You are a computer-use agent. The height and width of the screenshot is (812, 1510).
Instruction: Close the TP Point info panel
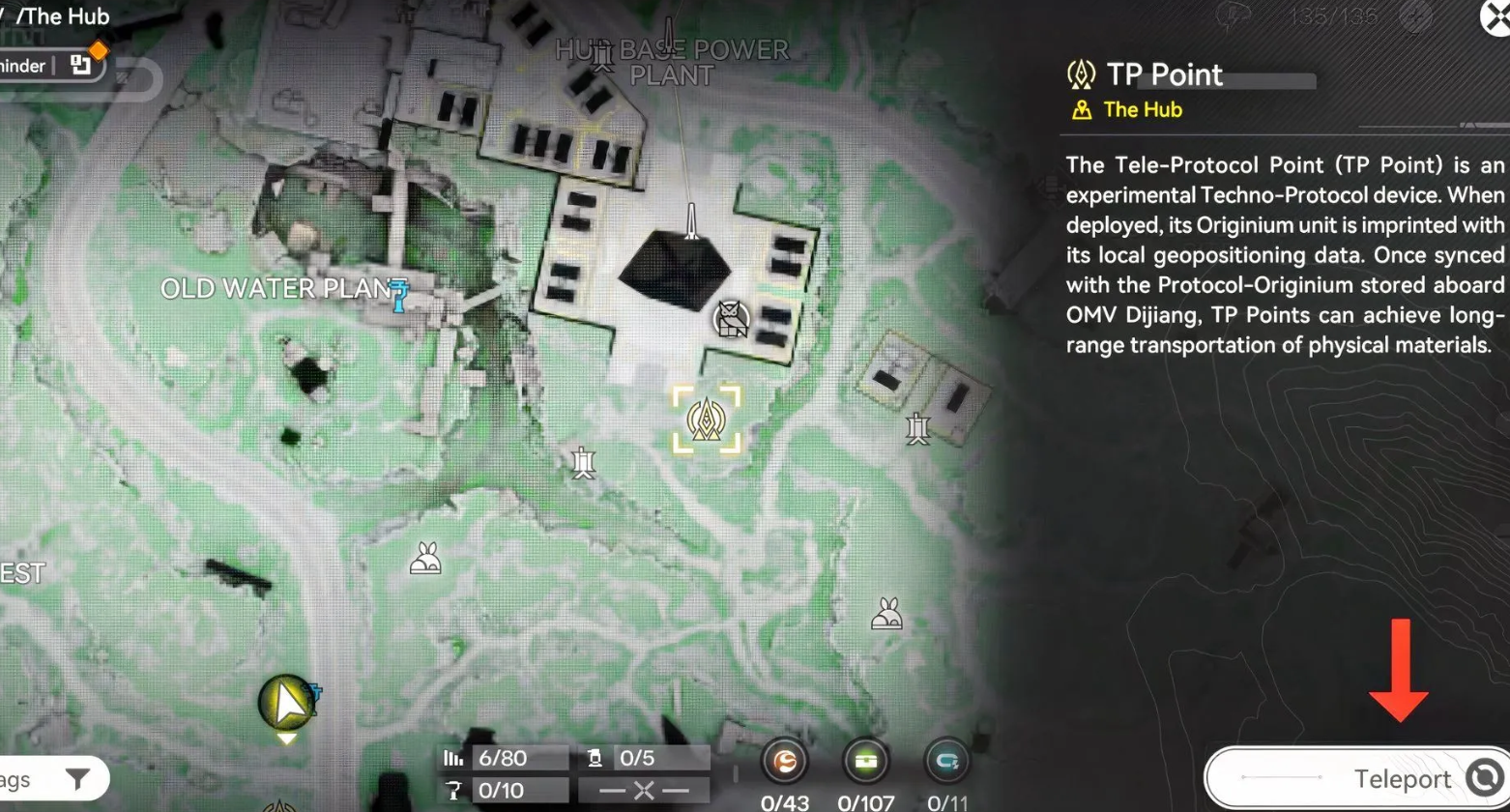[x=1496, y=16]
